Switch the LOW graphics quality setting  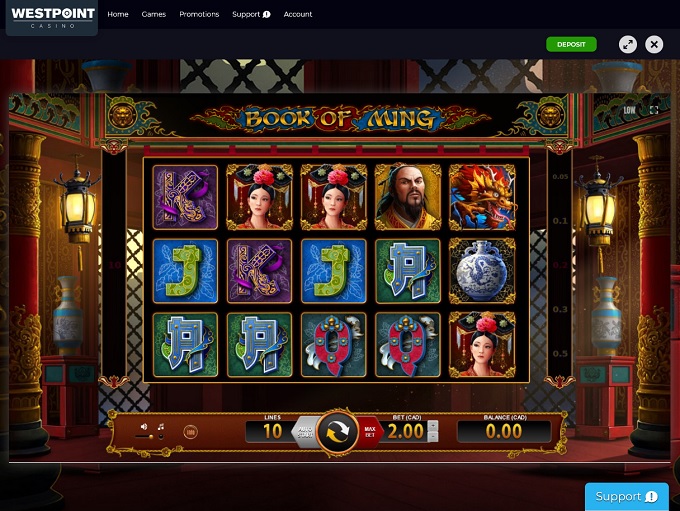click(629, 110)
